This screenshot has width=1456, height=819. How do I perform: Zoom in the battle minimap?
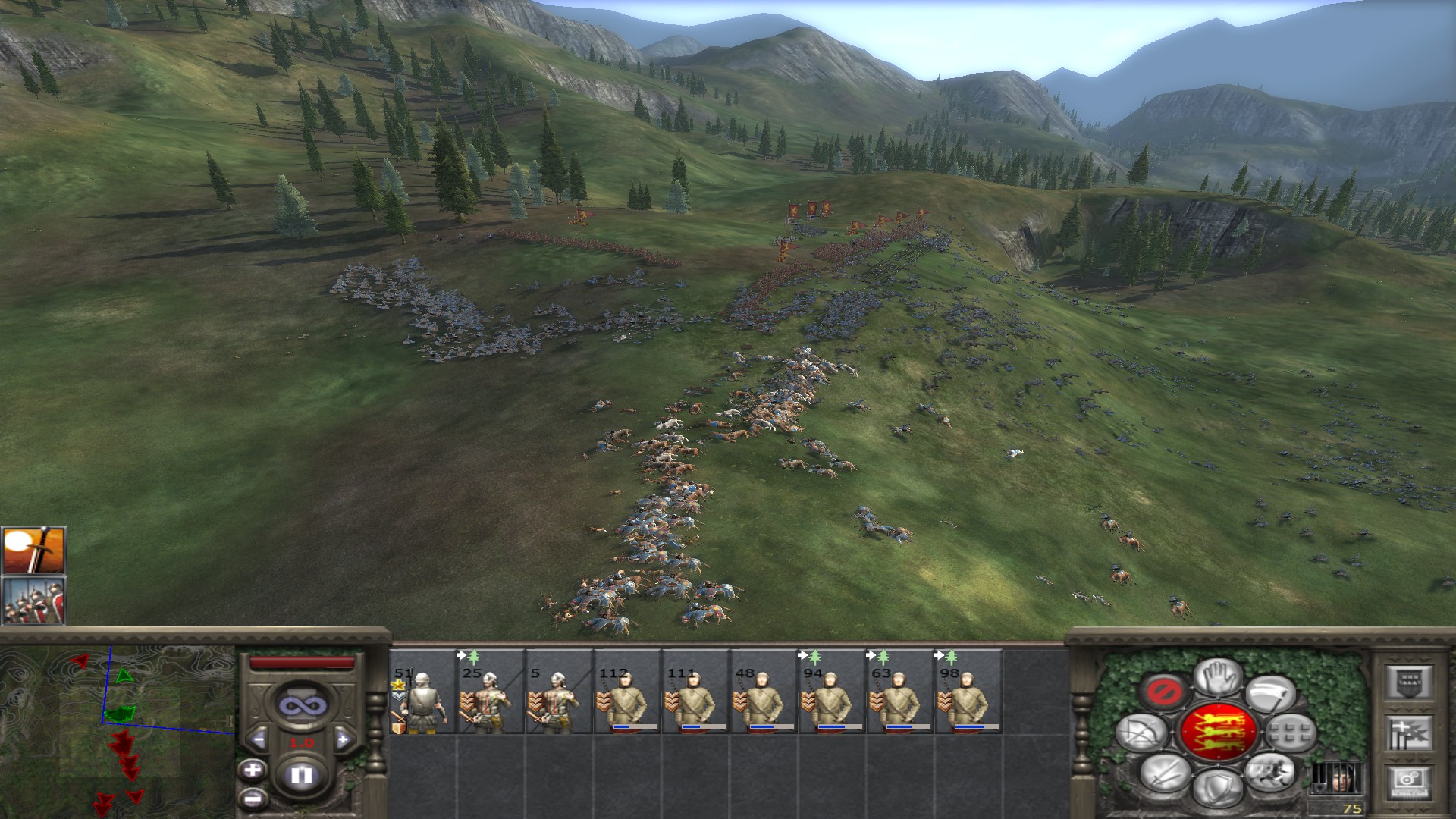tap(253, 770)
